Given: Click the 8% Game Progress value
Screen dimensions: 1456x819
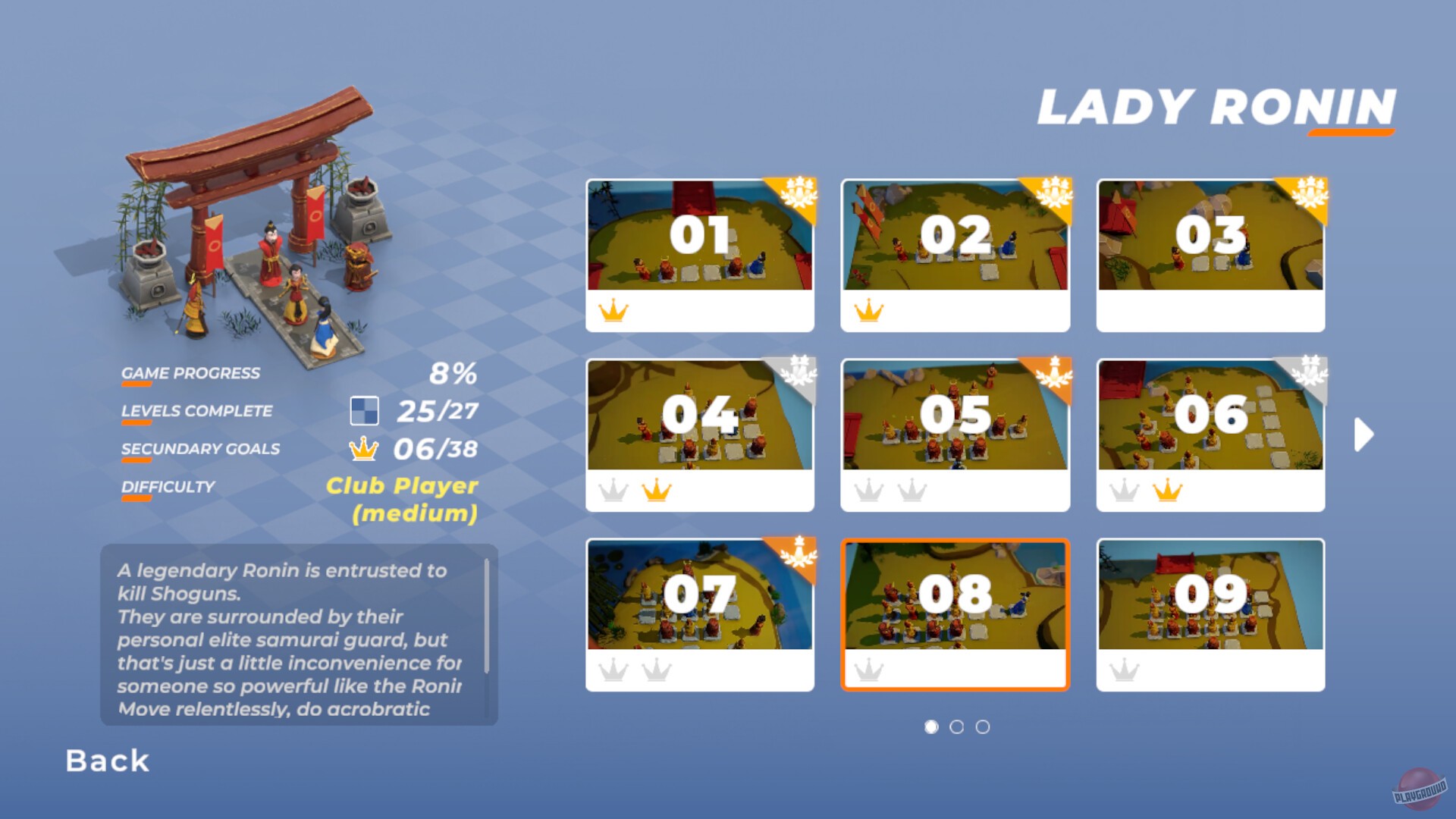Looking at the screenshot, I should [453, 372].
